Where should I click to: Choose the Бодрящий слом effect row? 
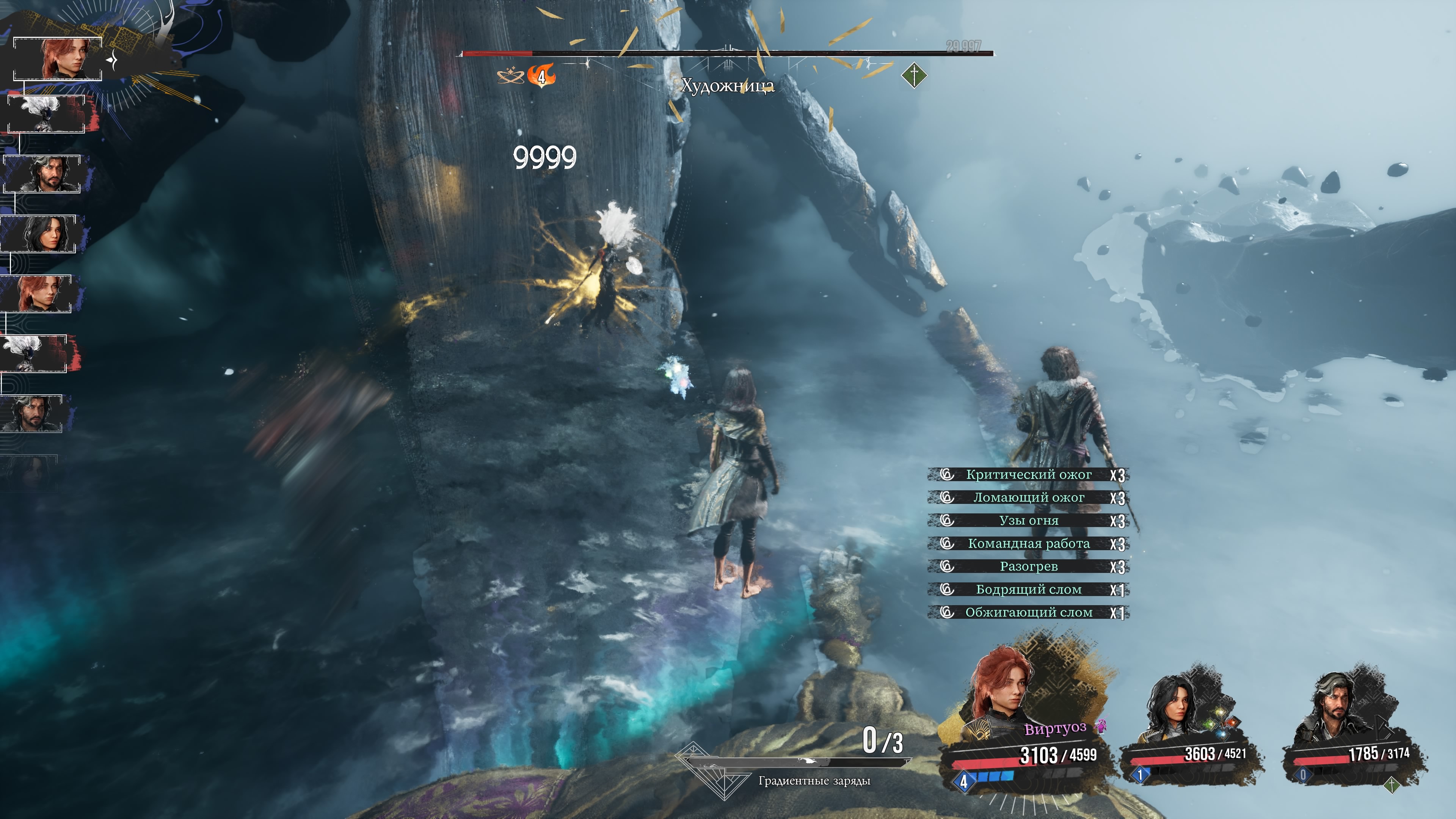(1028, 590)
